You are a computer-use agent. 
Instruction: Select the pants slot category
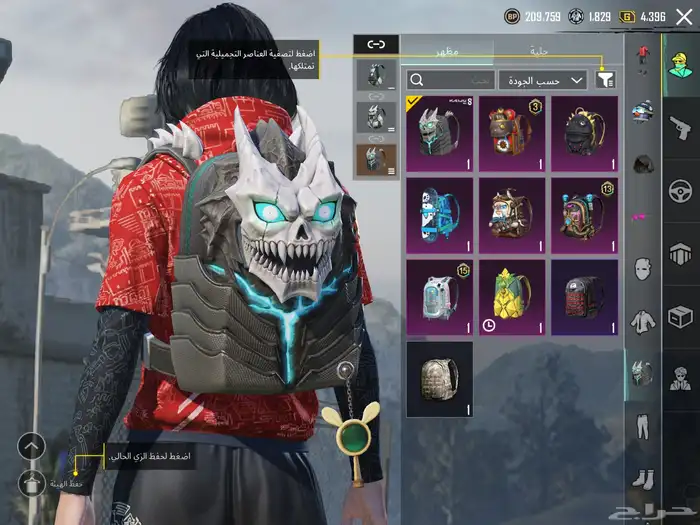pyautogui.click(x=641, y=427)
